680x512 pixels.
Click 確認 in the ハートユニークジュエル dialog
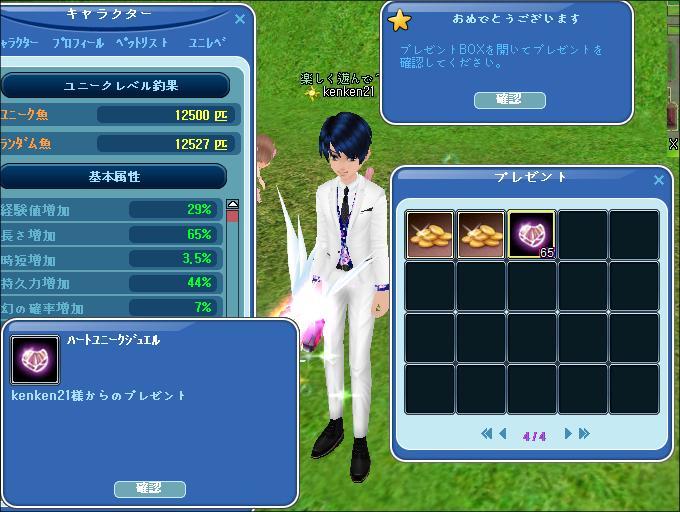[x=149, y=488]
